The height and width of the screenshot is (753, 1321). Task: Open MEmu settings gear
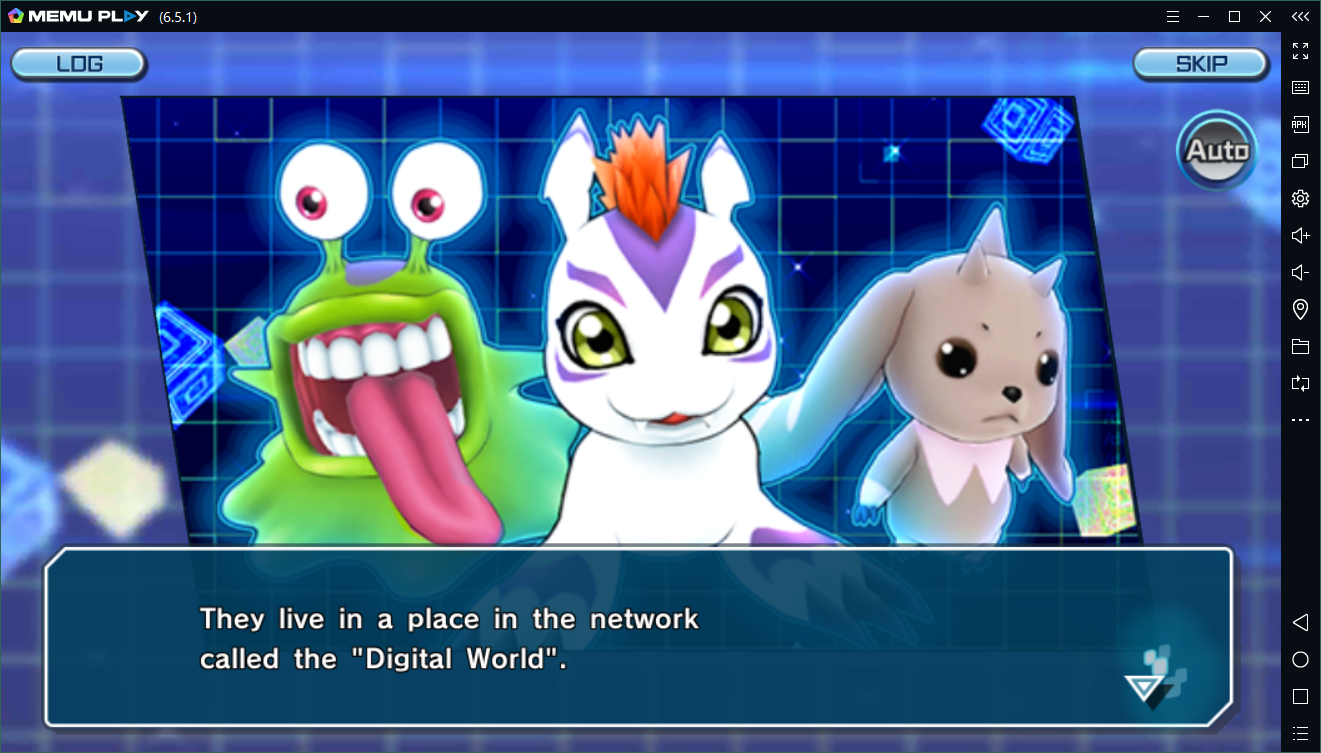pos(1300,198)
